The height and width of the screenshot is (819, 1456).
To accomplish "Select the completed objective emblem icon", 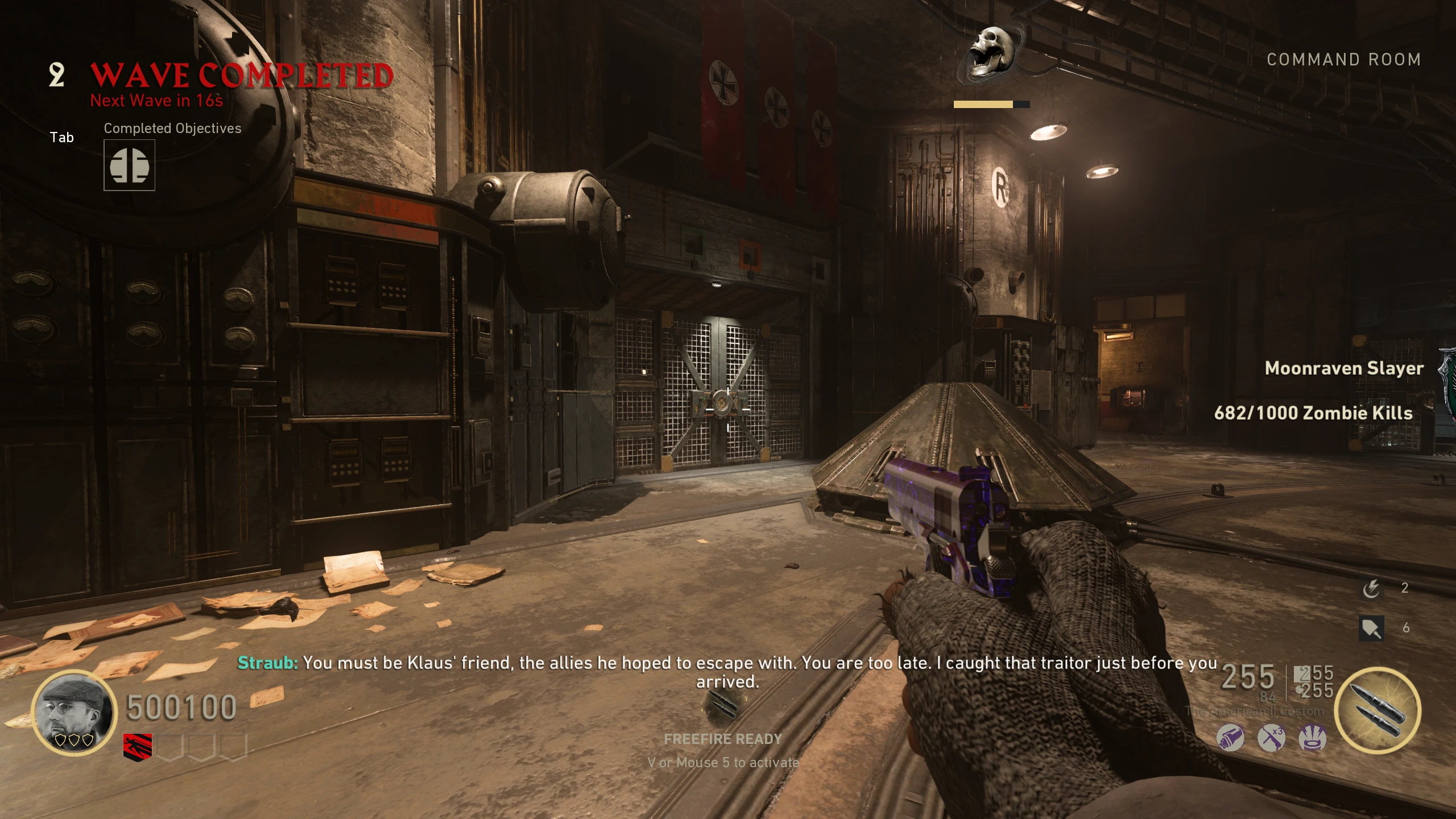I will click(x=129, y=166).
